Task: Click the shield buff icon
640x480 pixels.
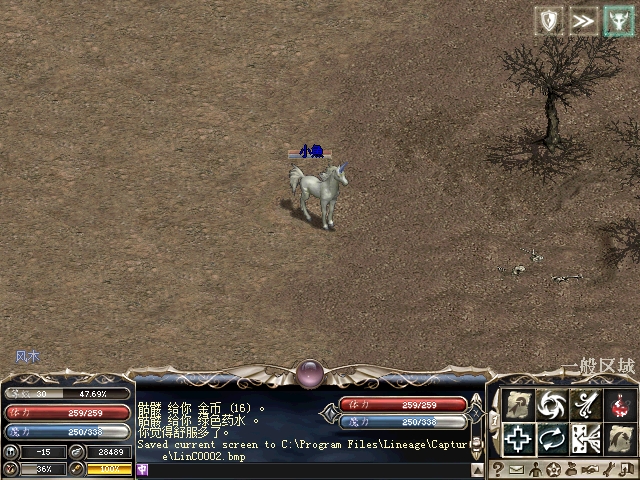Action: [549, 21]
